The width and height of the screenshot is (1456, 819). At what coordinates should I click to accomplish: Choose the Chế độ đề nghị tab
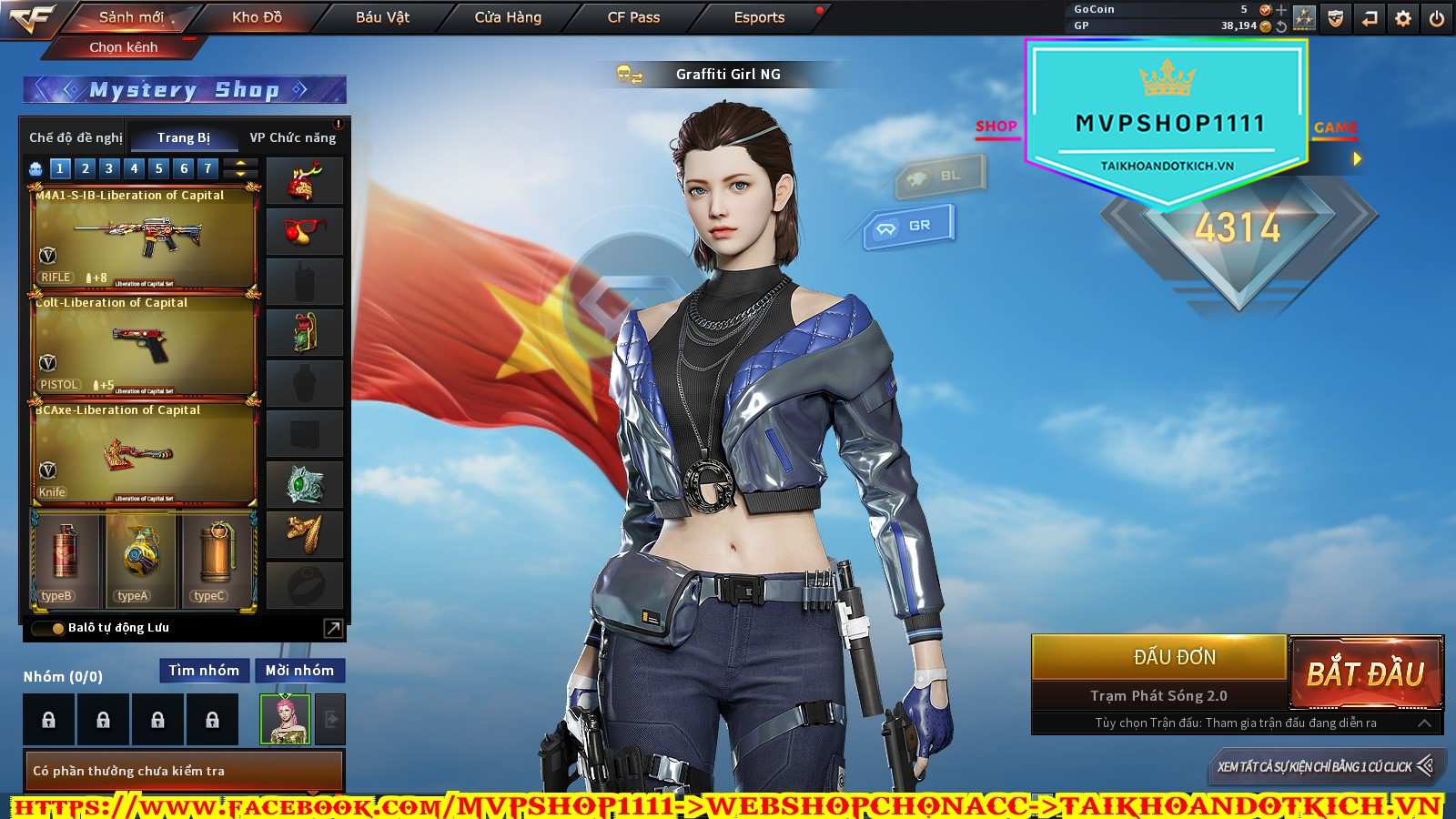76,137
